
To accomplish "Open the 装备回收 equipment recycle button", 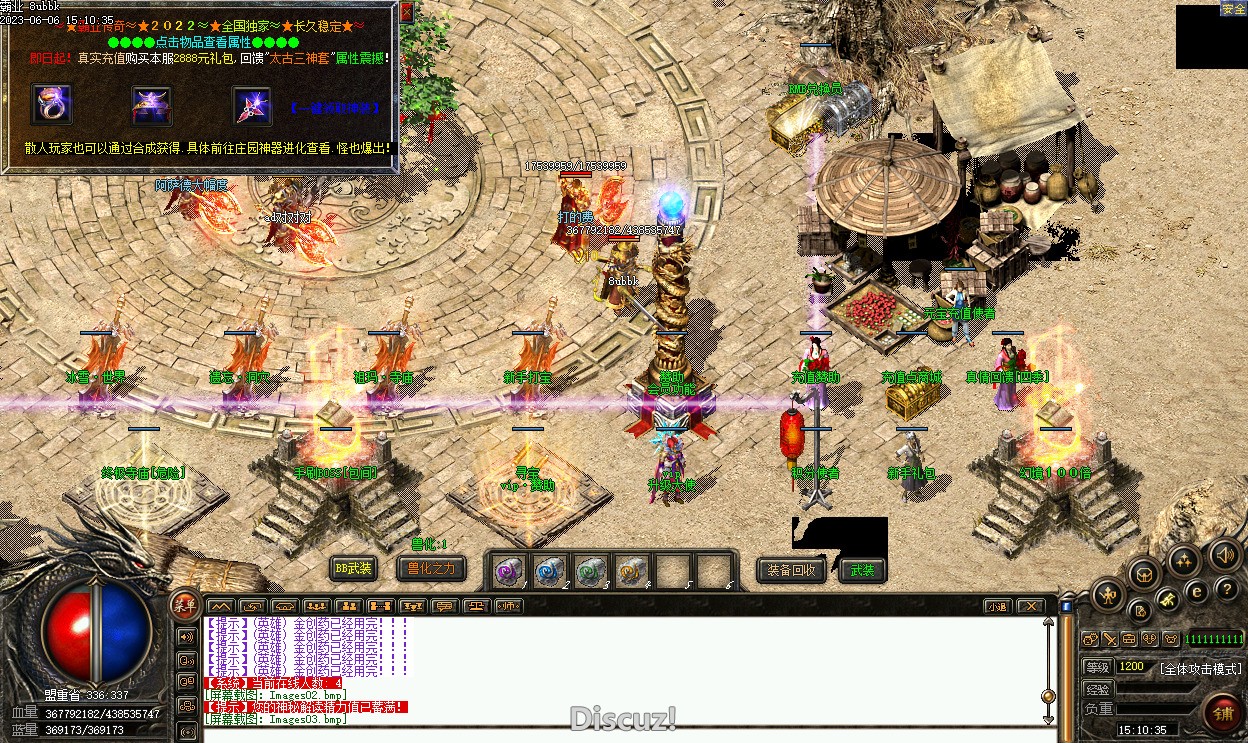I will pyautogui.click(x=791, y=570).
